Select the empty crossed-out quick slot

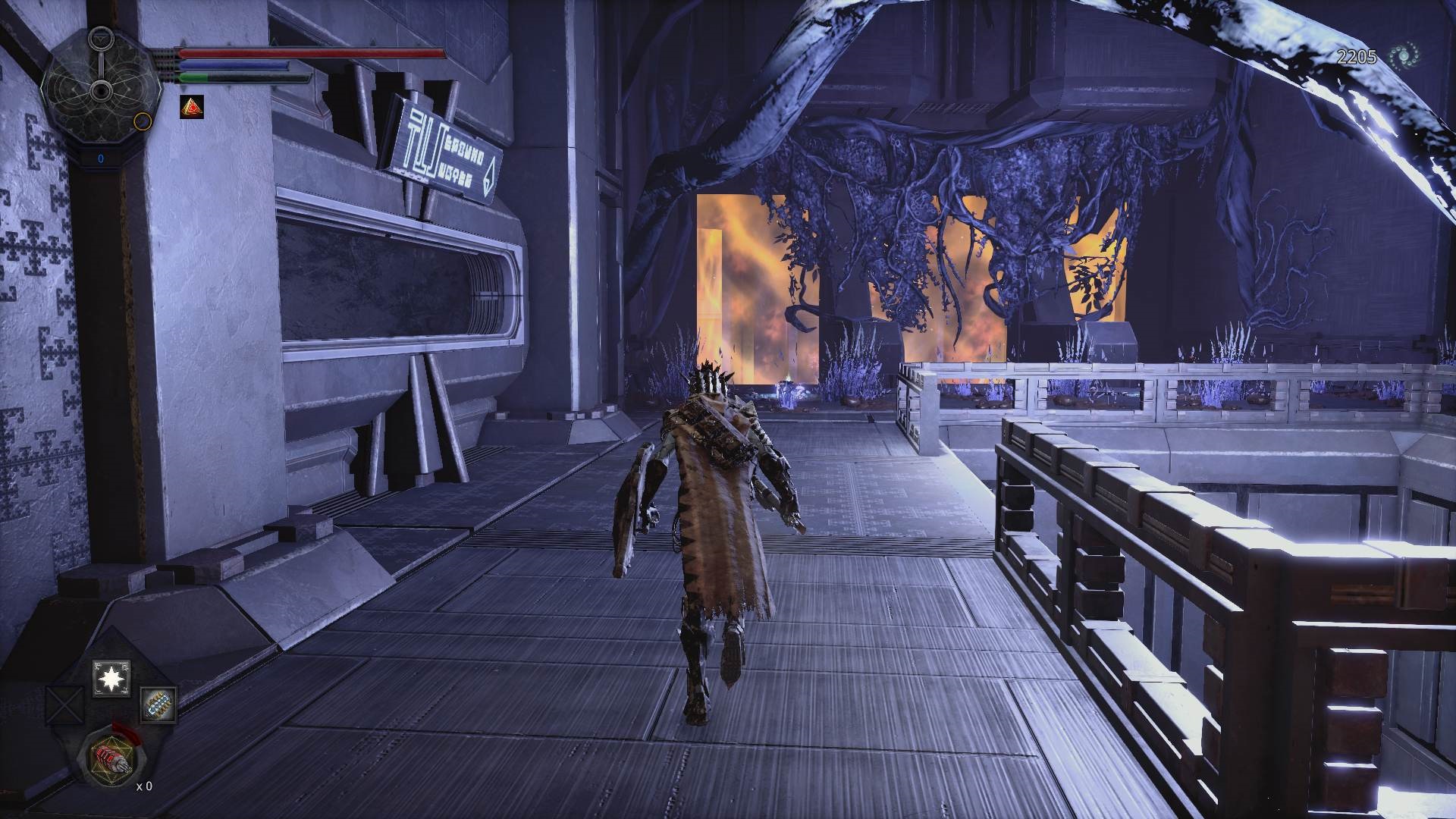64,704
